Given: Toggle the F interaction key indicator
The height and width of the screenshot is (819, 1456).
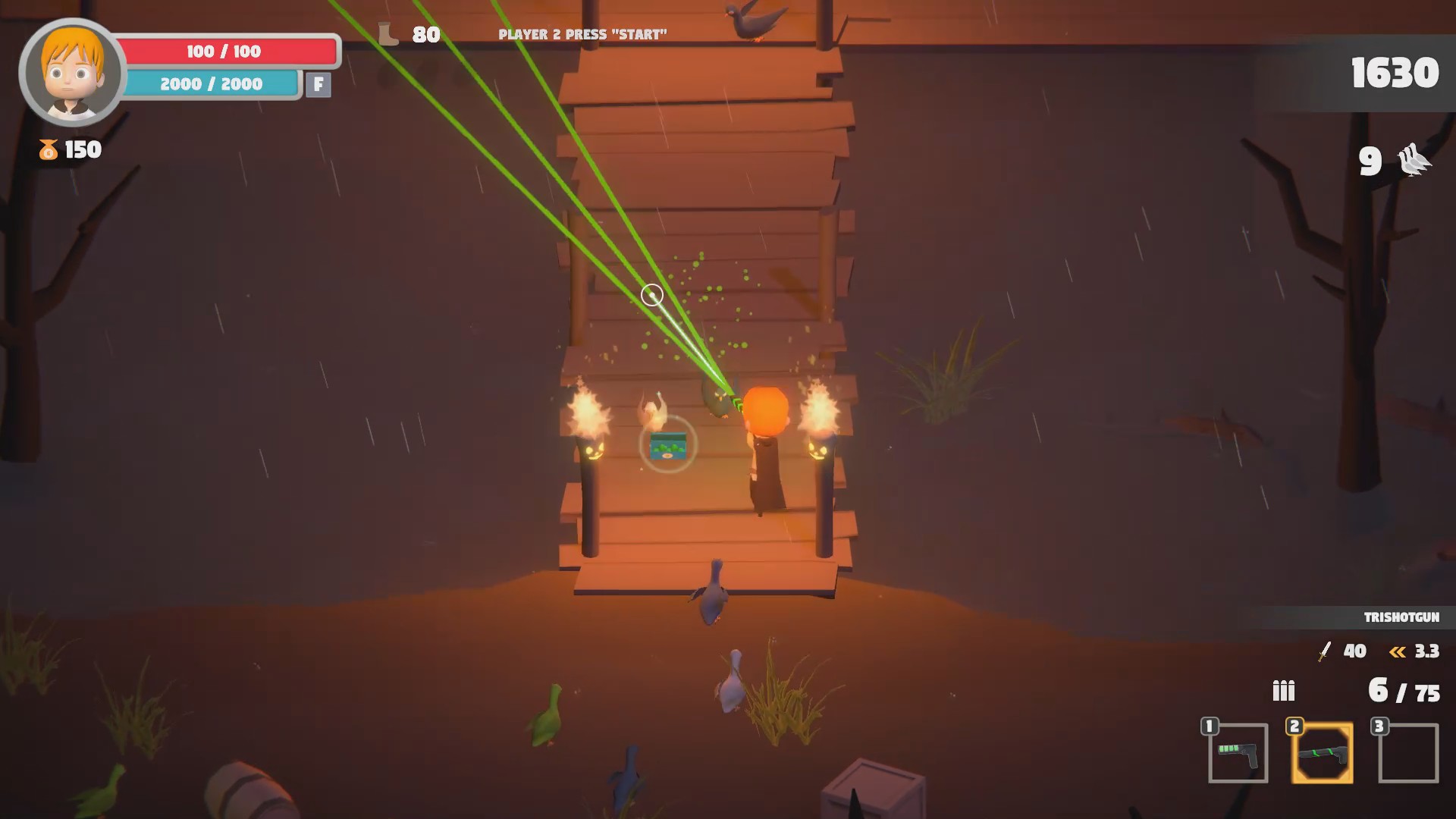Looking at the screenshot, I should point(318,84).
